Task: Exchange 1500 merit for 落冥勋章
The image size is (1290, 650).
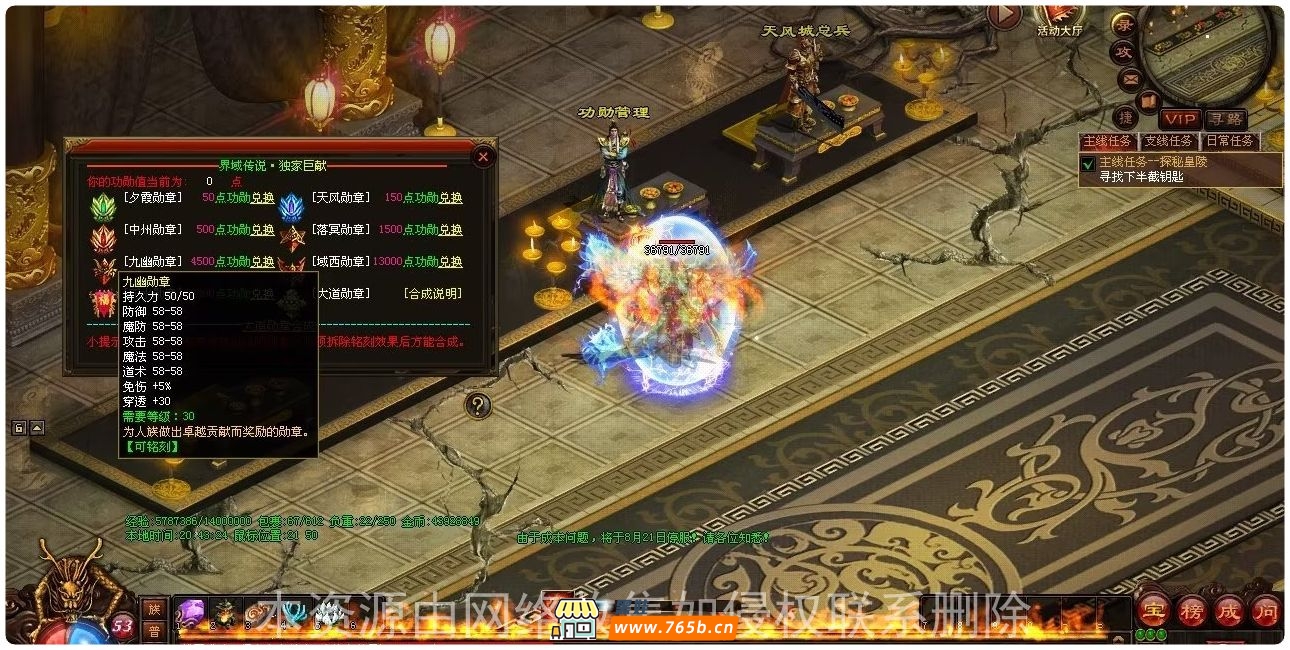Action: [x=451, y=230]
